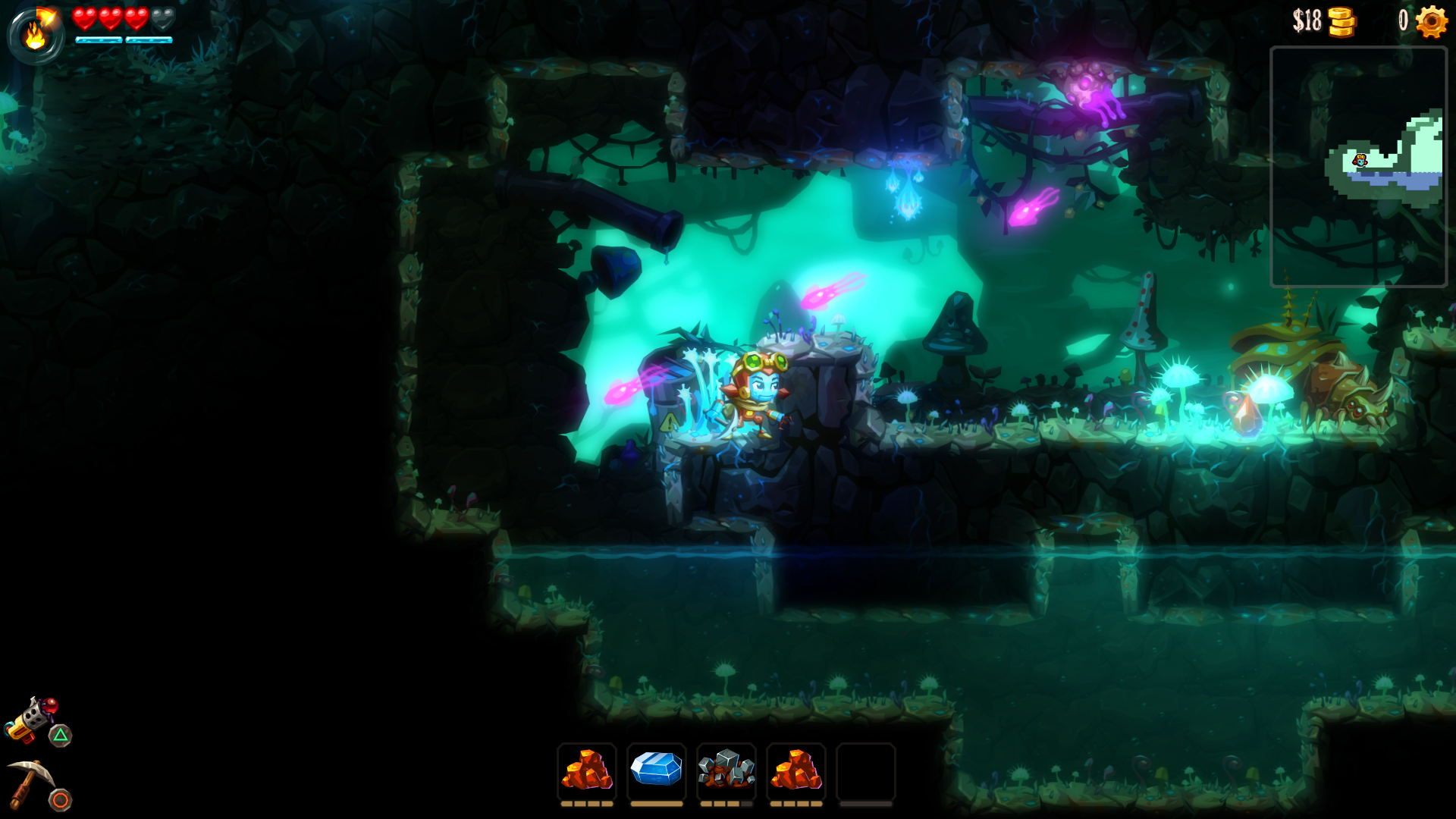Viewport: 1456px width, 819px height.
Task: Select the gray rocky ore slot
Action: [726, 770]
